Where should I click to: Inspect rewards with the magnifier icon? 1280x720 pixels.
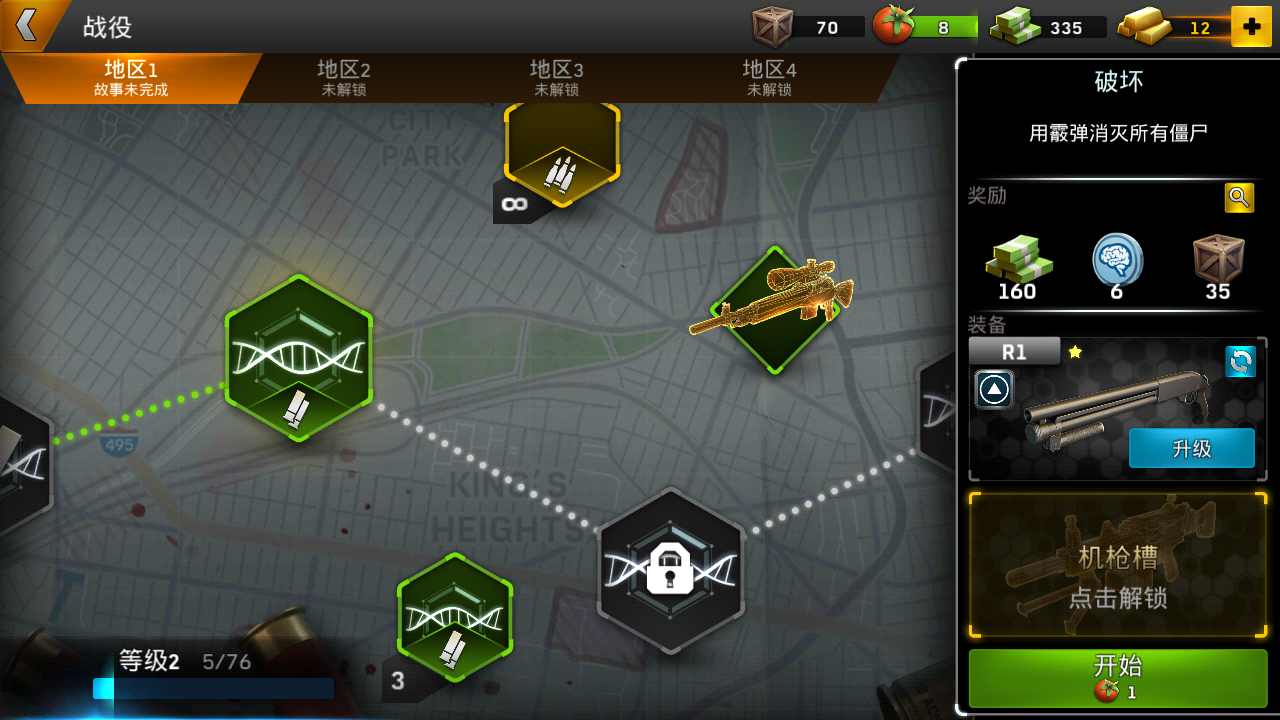point(1239,197)
